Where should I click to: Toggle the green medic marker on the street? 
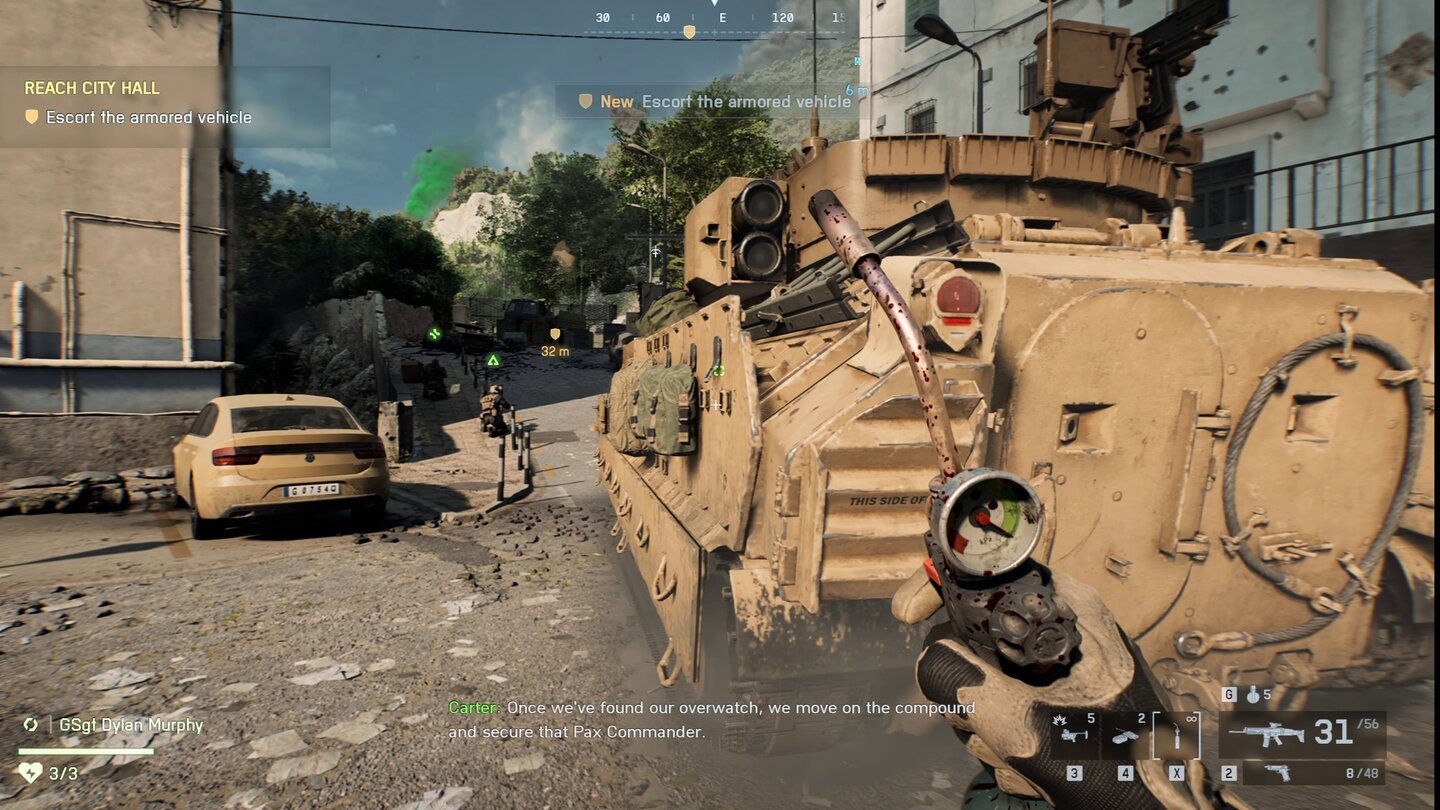(435, 333)
